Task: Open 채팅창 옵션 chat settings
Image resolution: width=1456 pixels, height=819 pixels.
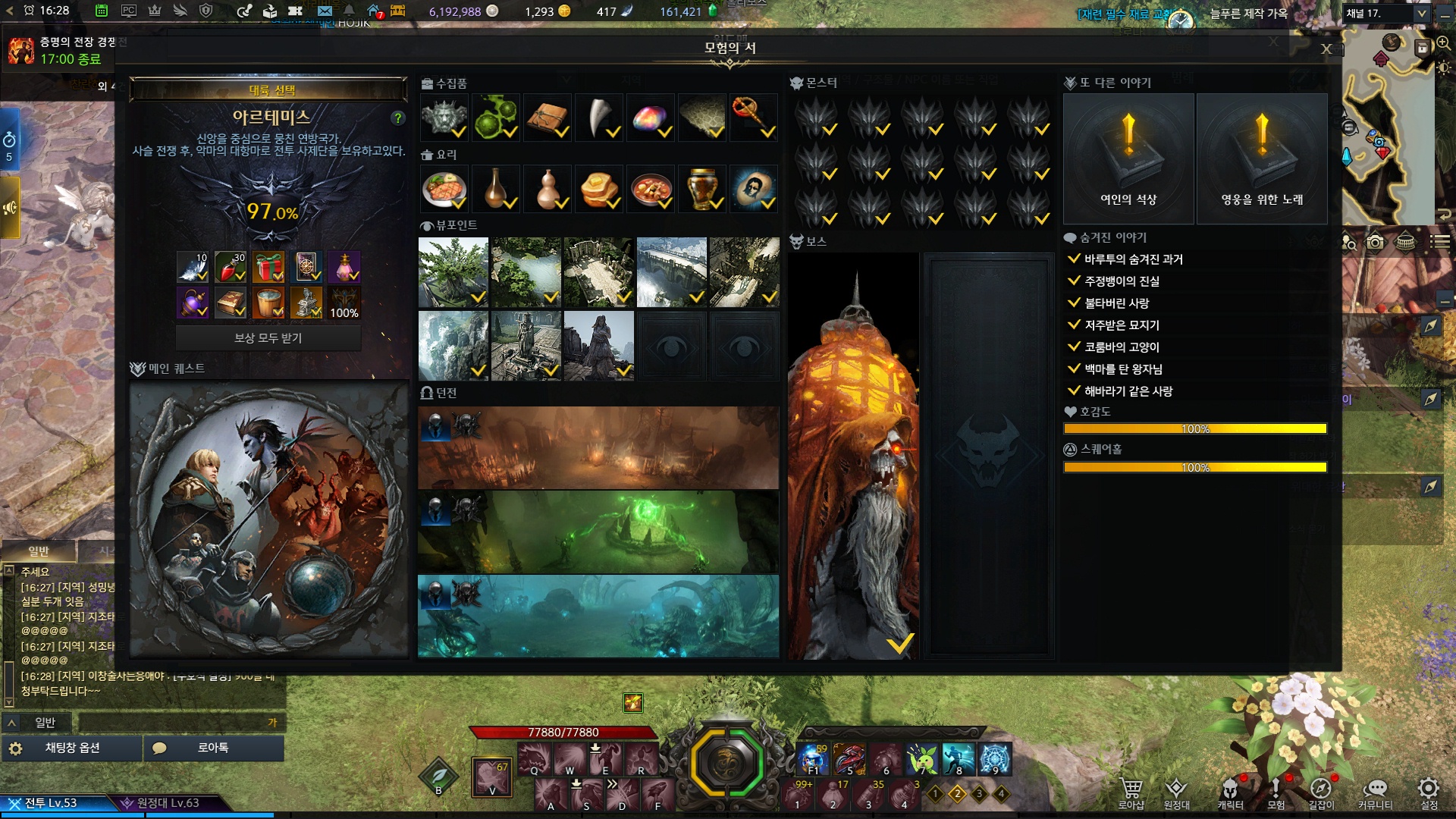Action: pos(72,748)
